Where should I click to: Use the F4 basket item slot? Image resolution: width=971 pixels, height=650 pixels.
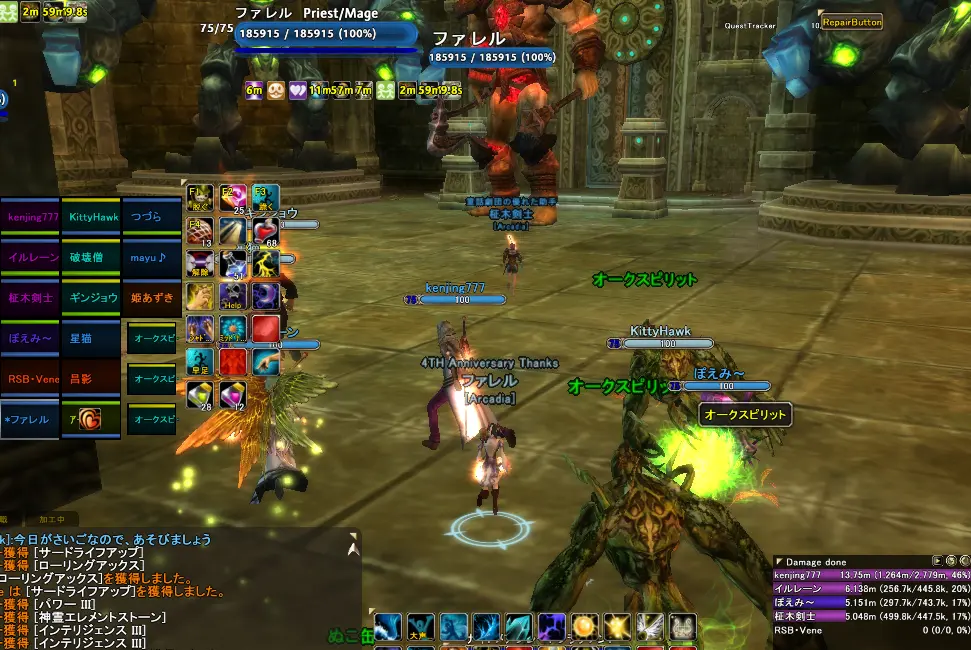coord(200,232)
